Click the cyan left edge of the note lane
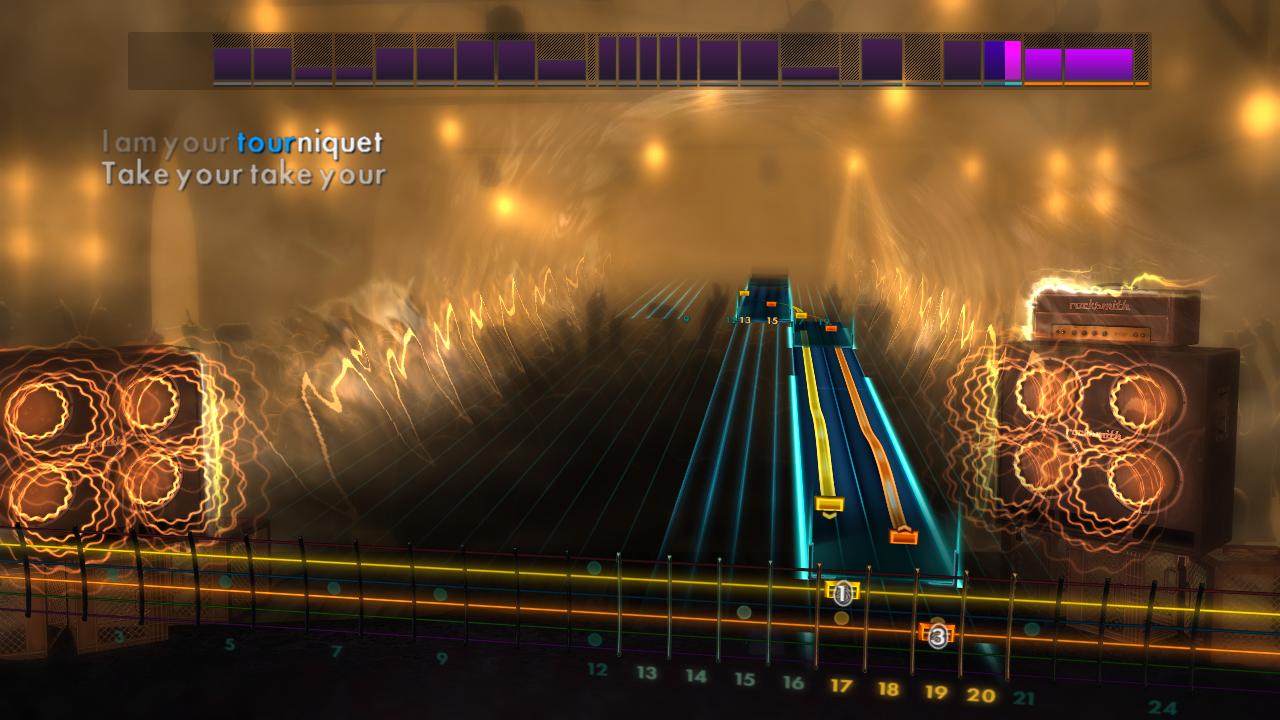 pyautogui.click(x=800, y=450)
